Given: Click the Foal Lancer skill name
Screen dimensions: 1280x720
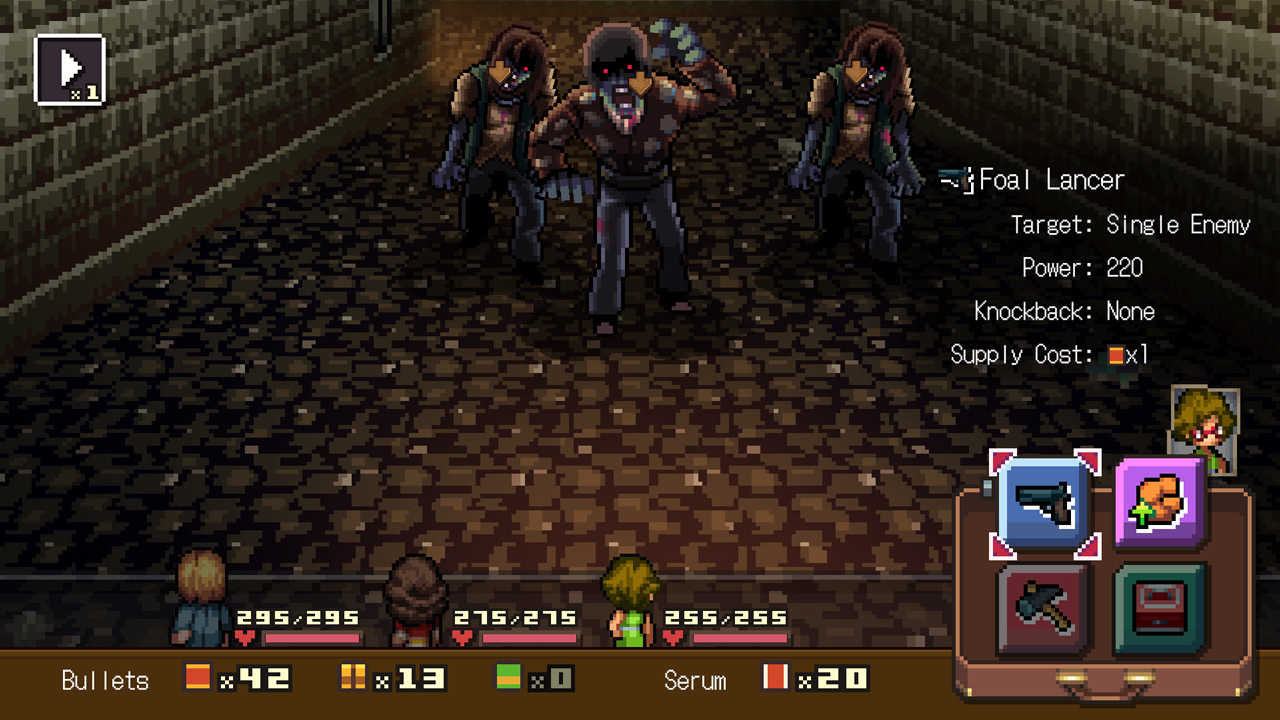Looking at the screenshot, I should pyautogui.click(x=1050, y=180).
